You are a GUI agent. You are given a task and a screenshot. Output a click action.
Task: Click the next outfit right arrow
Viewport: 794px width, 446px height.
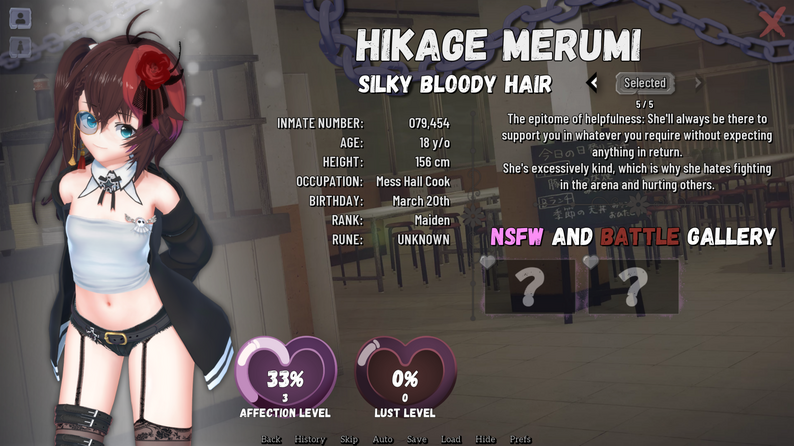point(698,83)
